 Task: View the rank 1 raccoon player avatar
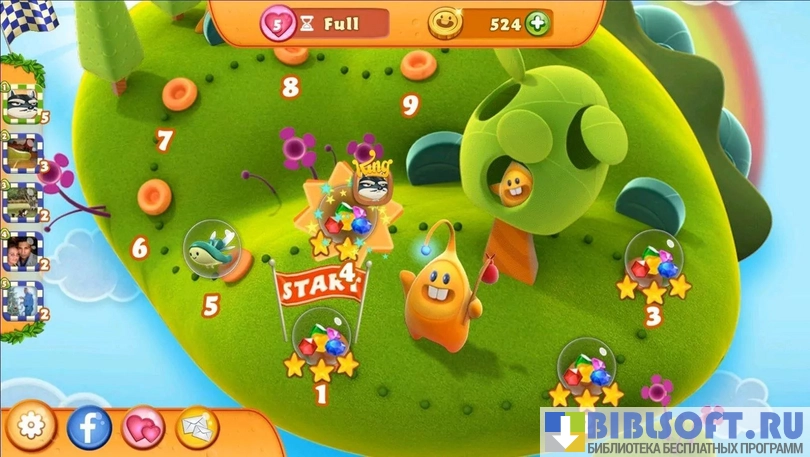click(x=21, y=102)
